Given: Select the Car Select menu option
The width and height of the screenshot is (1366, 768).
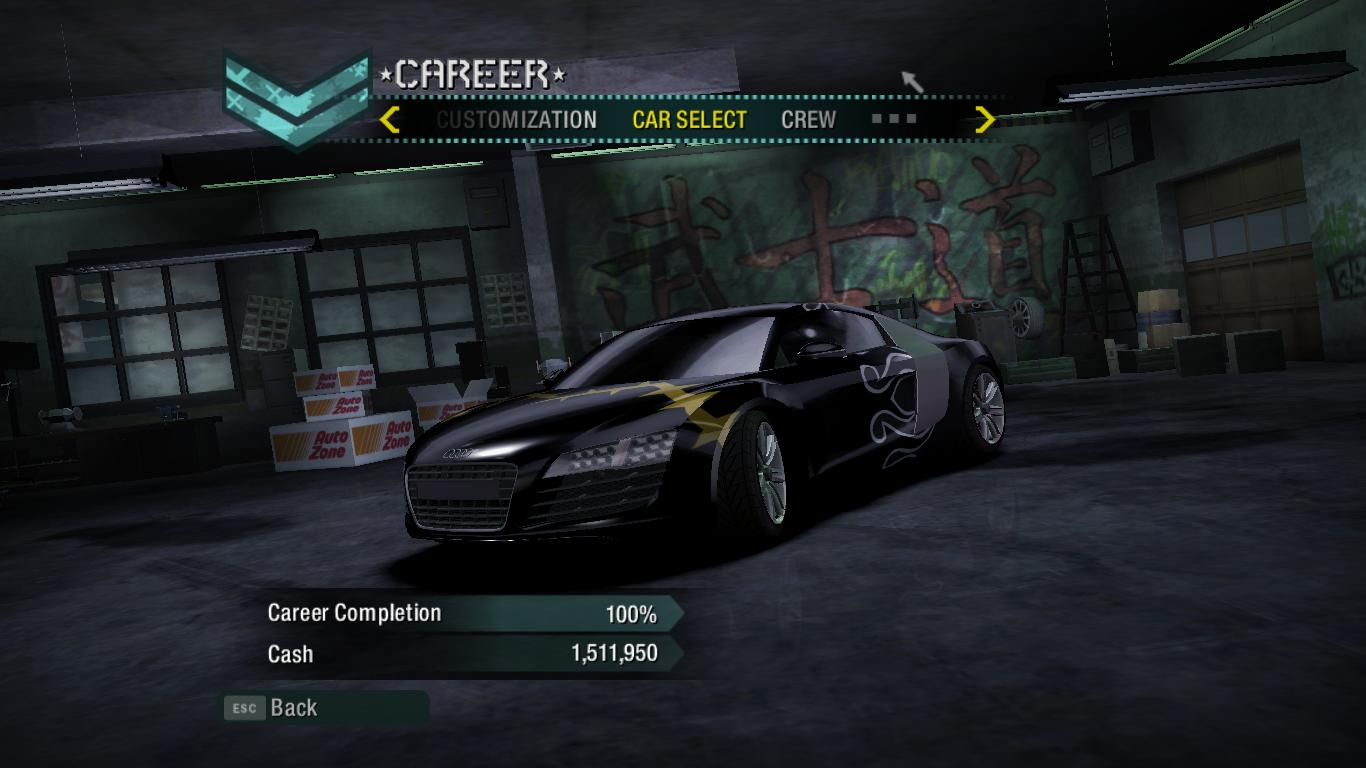Looking at the screenshot, I should [689, 120].
